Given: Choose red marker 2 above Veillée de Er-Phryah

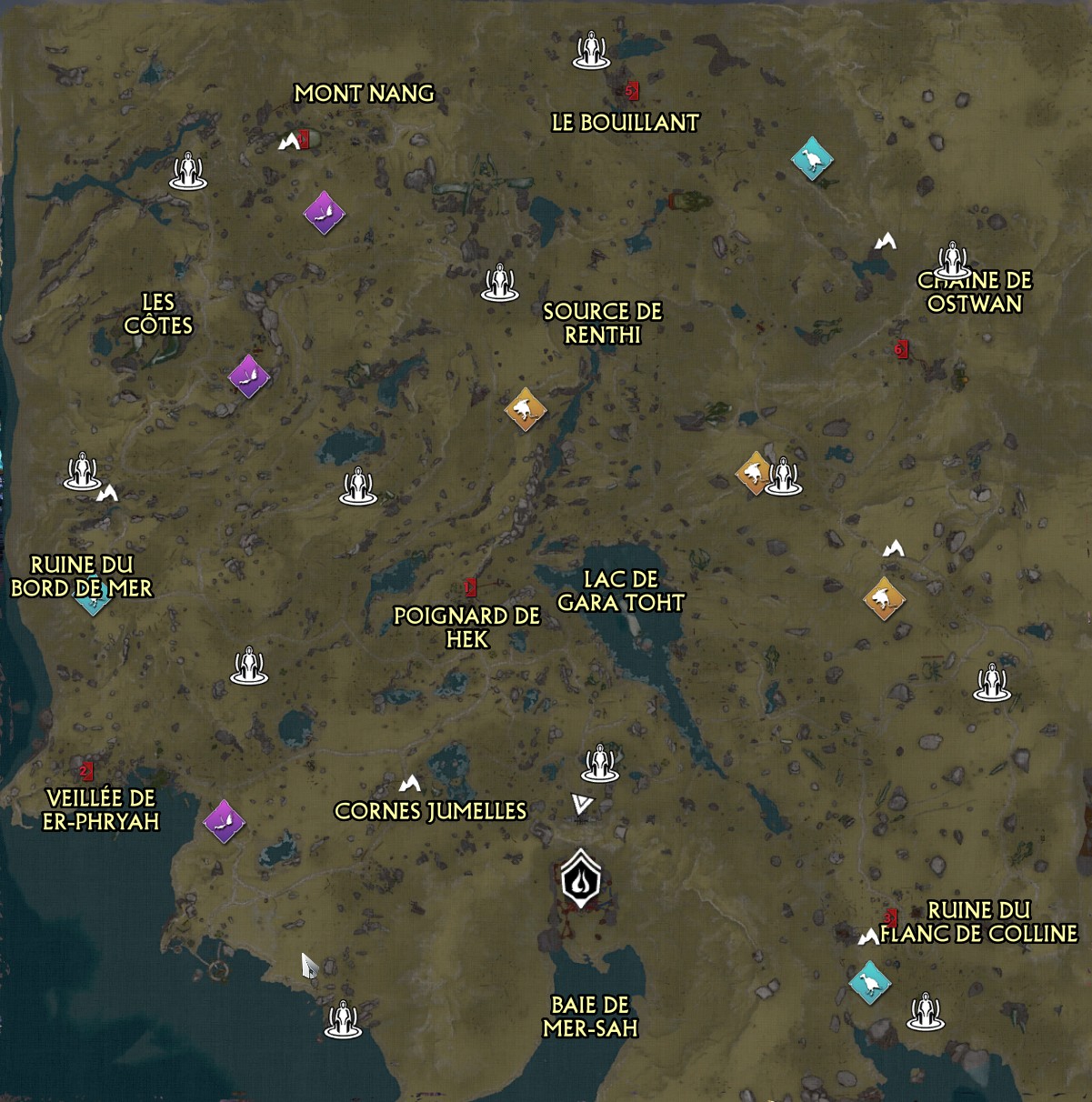Looking at the screenshot, I should point(86,772).
